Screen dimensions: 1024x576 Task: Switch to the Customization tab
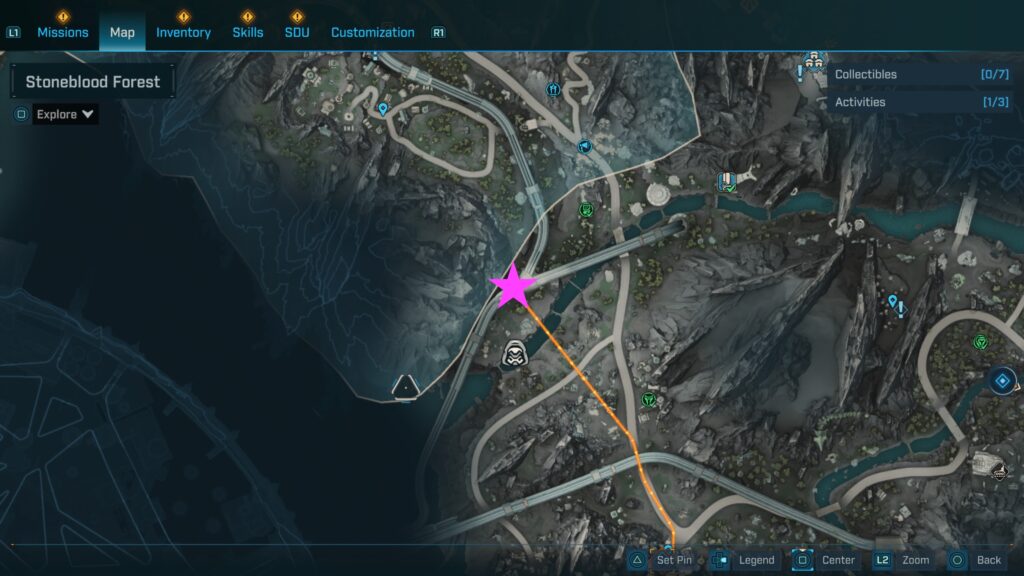372,32
